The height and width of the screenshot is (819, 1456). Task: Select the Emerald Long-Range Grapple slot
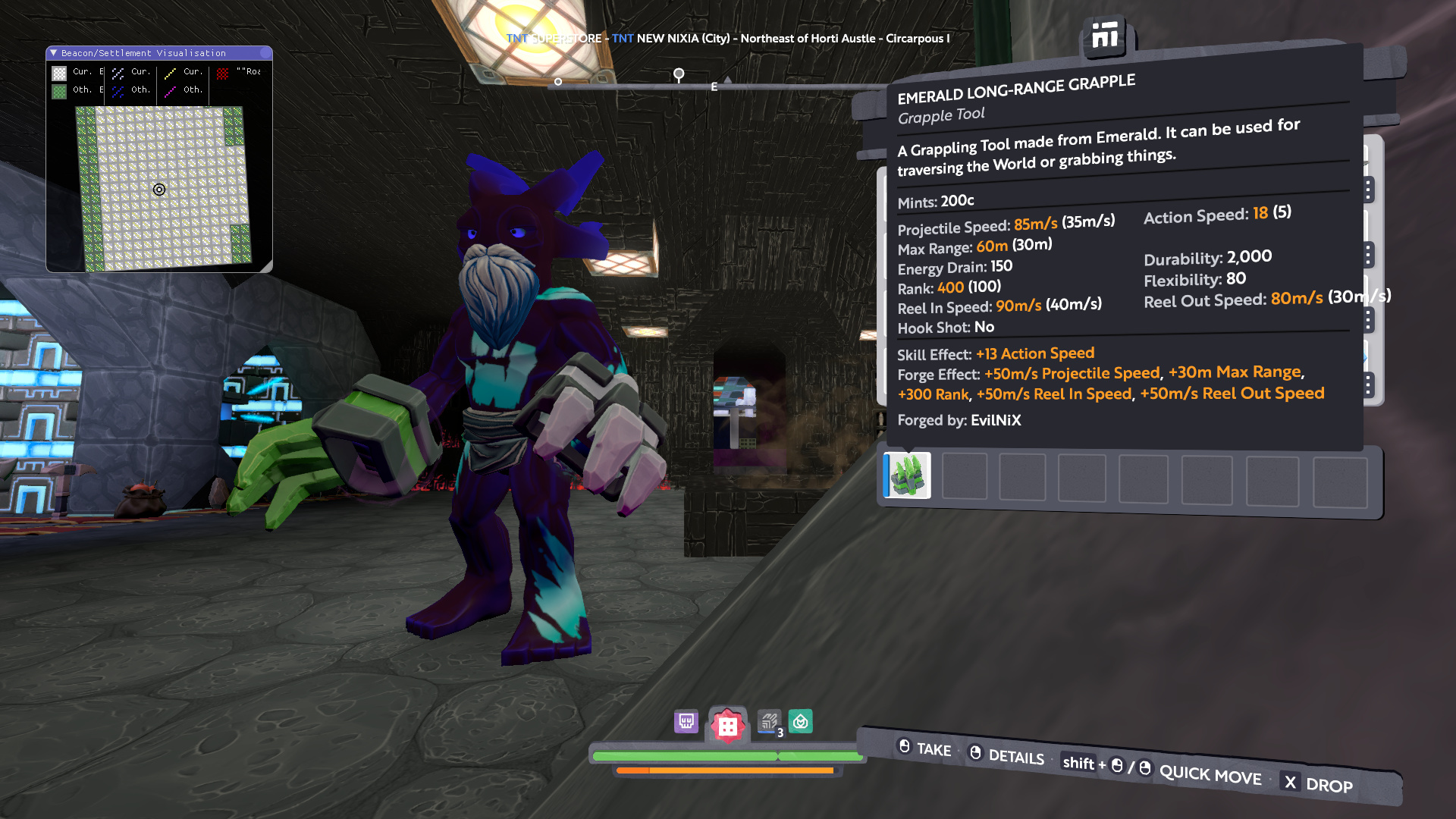[x=908, y=475]
